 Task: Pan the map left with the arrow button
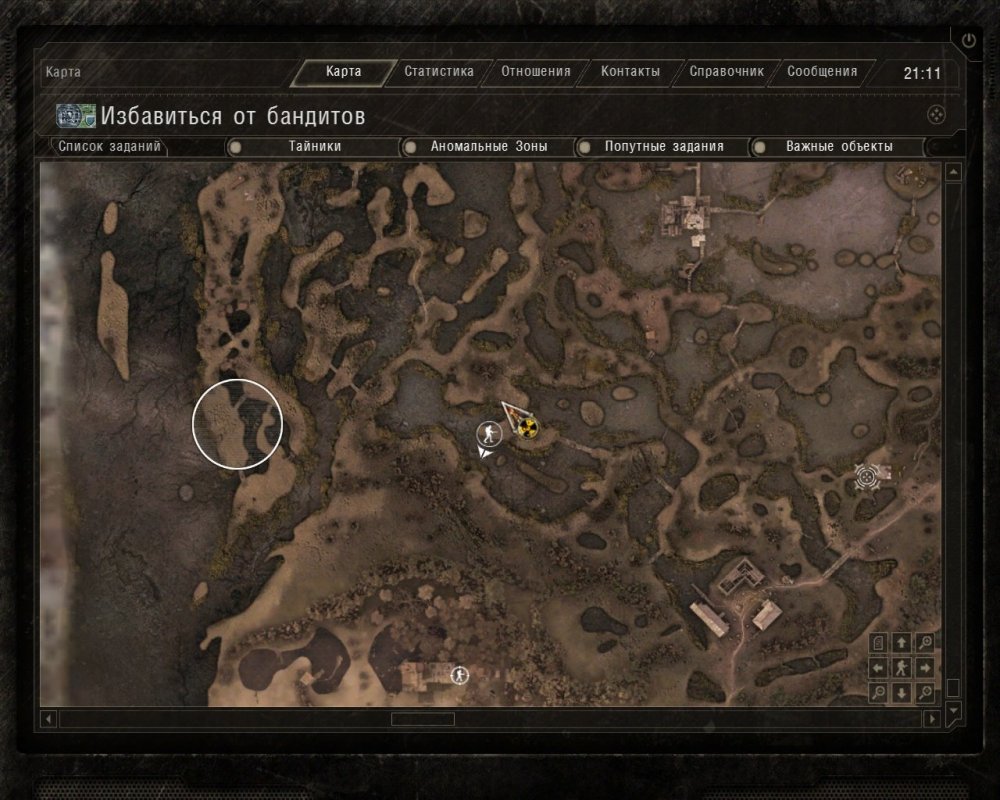click(878, 667)
